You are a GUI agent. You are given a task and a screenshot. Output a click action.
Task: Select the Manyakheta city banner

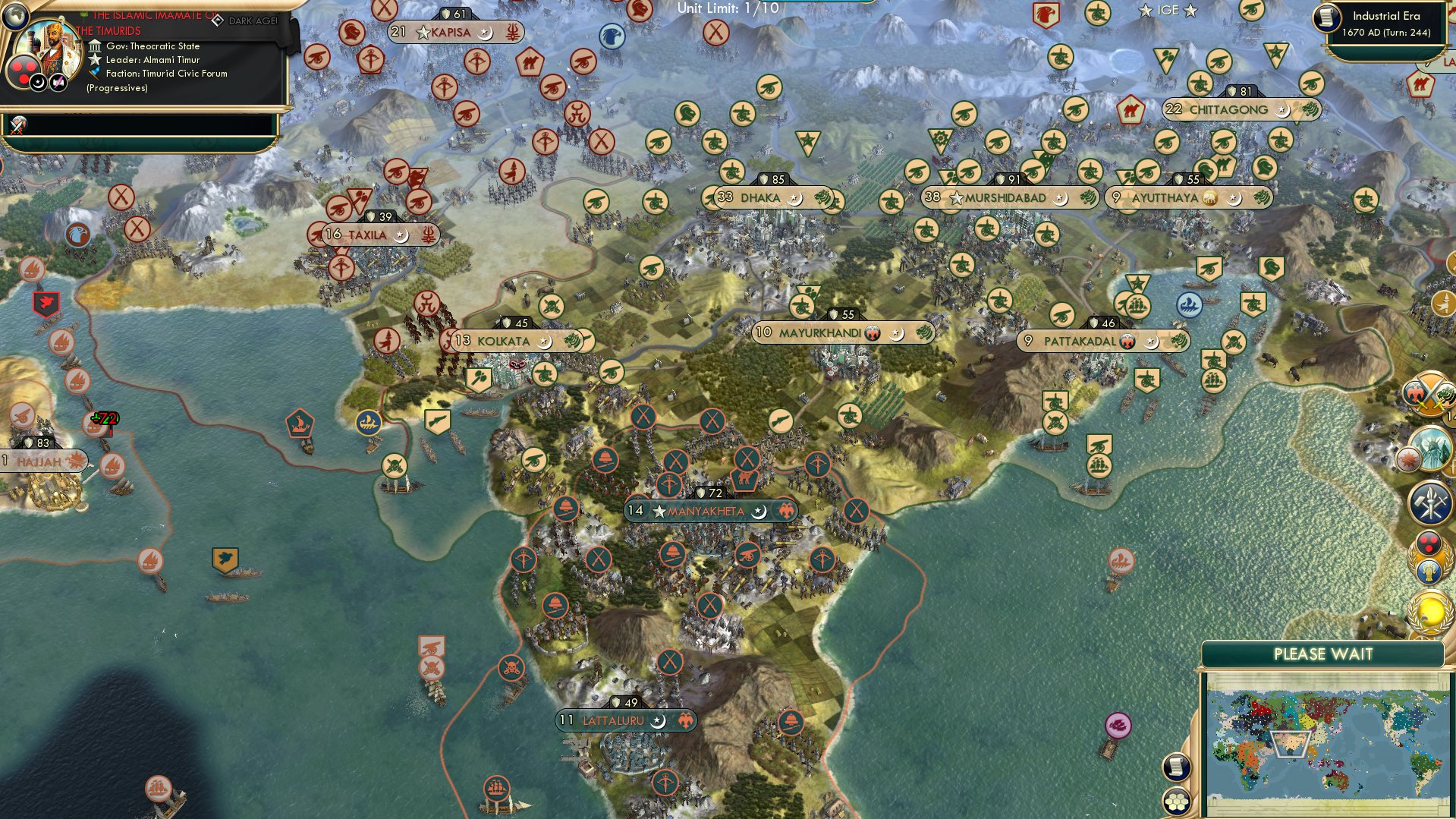tap(709, 511)
